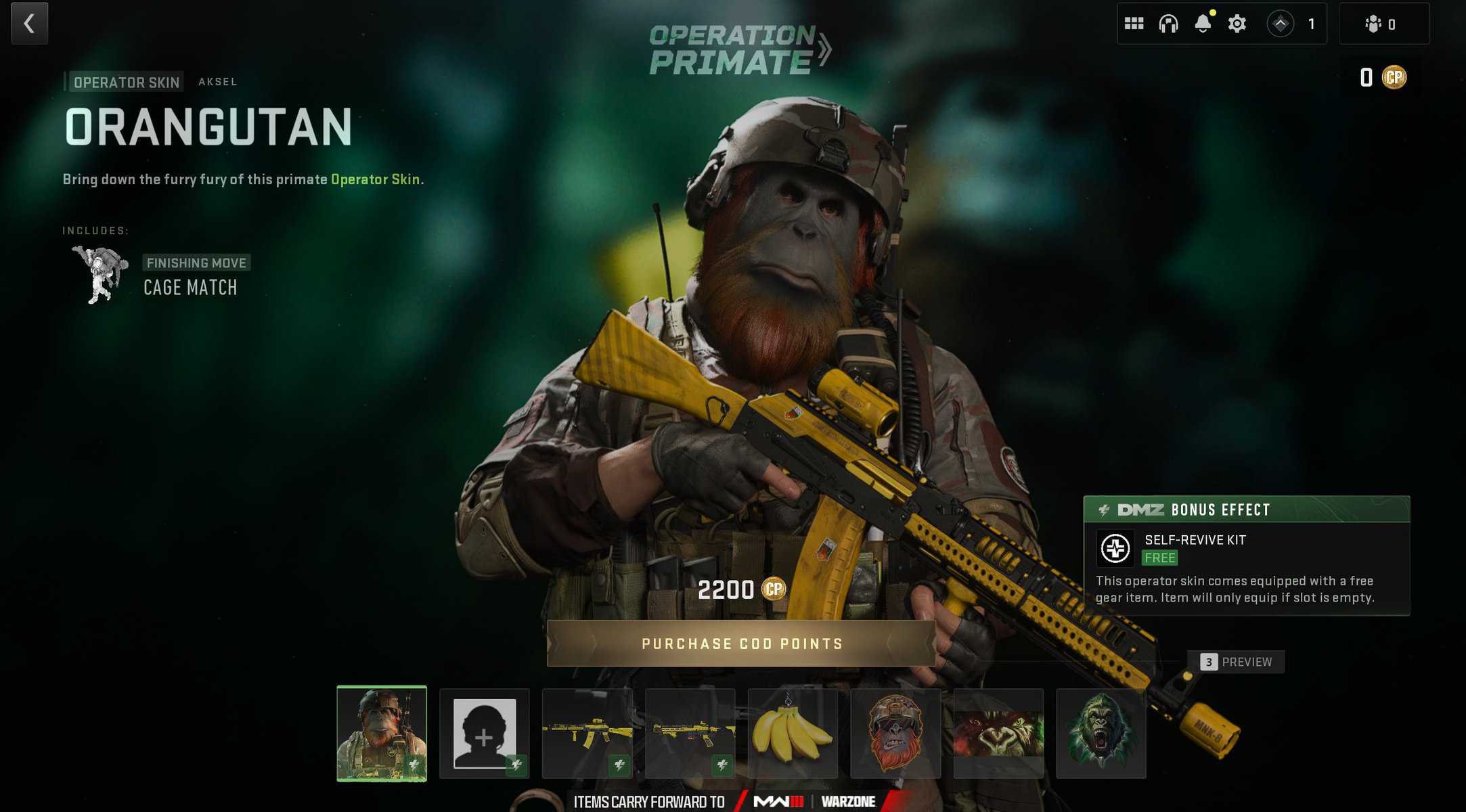Click the back navigation arrow

28,24
